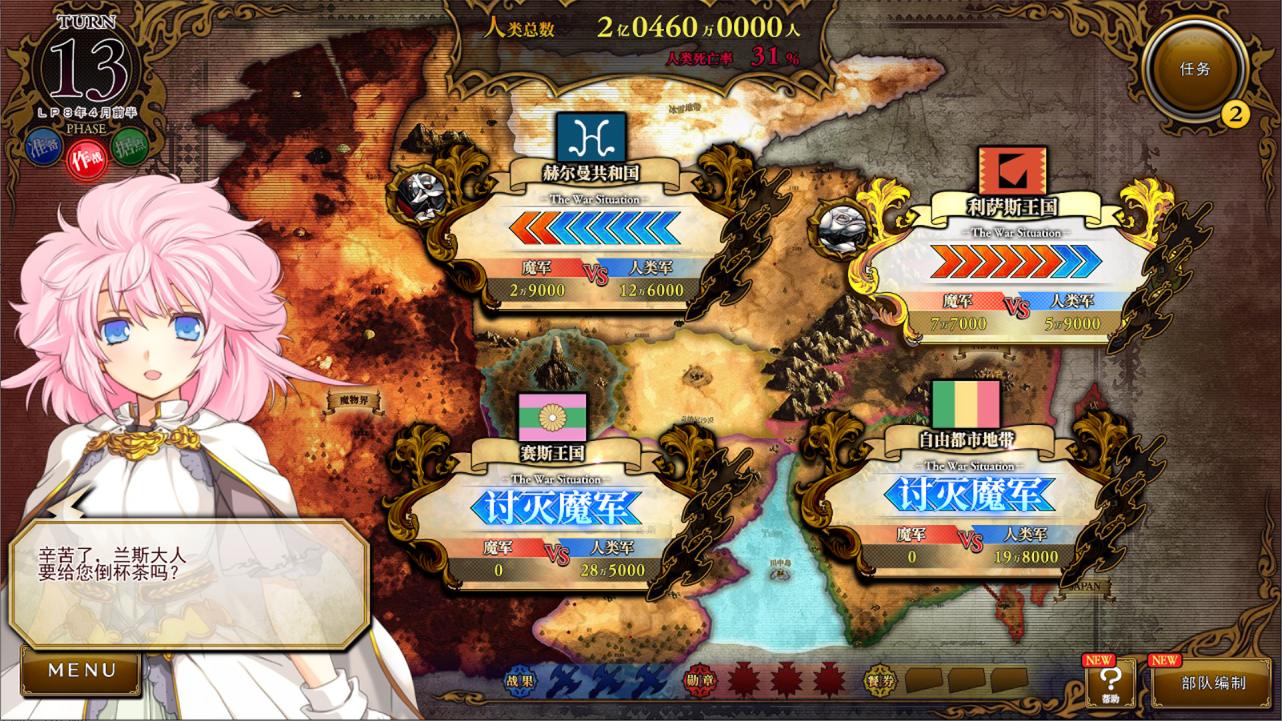This screenshot has height=721, width=1282.
Task: Click the green phase orb
Action: click(128, 149)
